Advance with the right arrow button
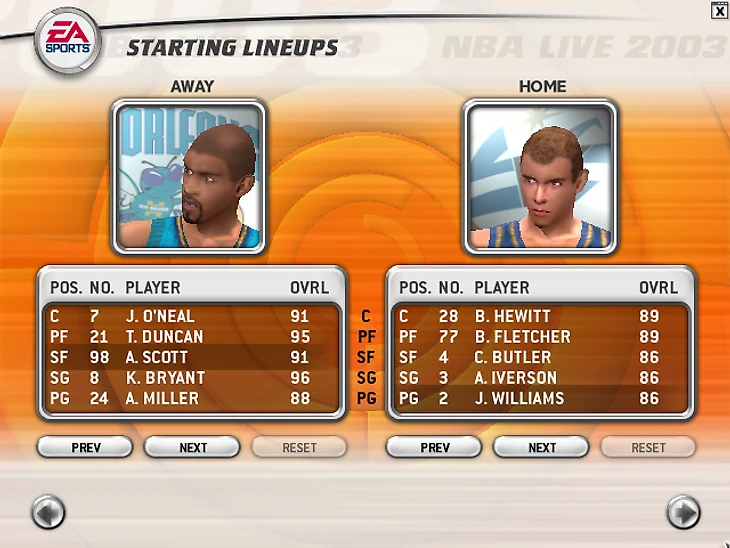 tap(683, 513)
